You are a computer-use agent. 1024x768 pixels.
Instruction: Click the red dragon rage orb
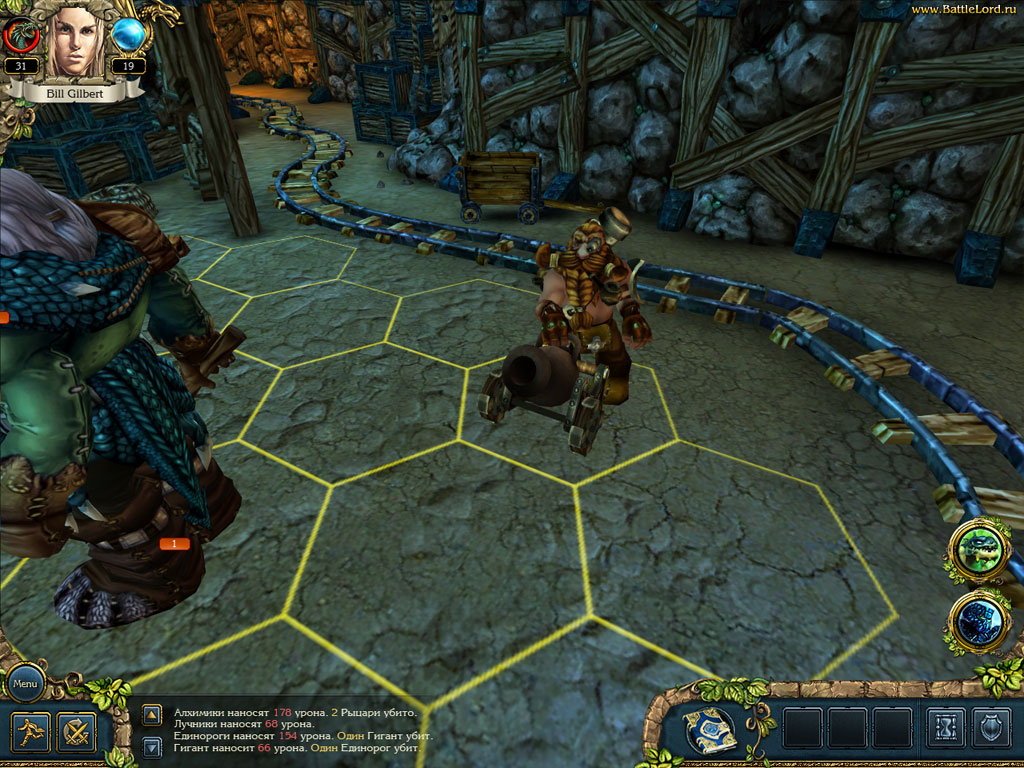pyautogui.click(x=22, y=36)
